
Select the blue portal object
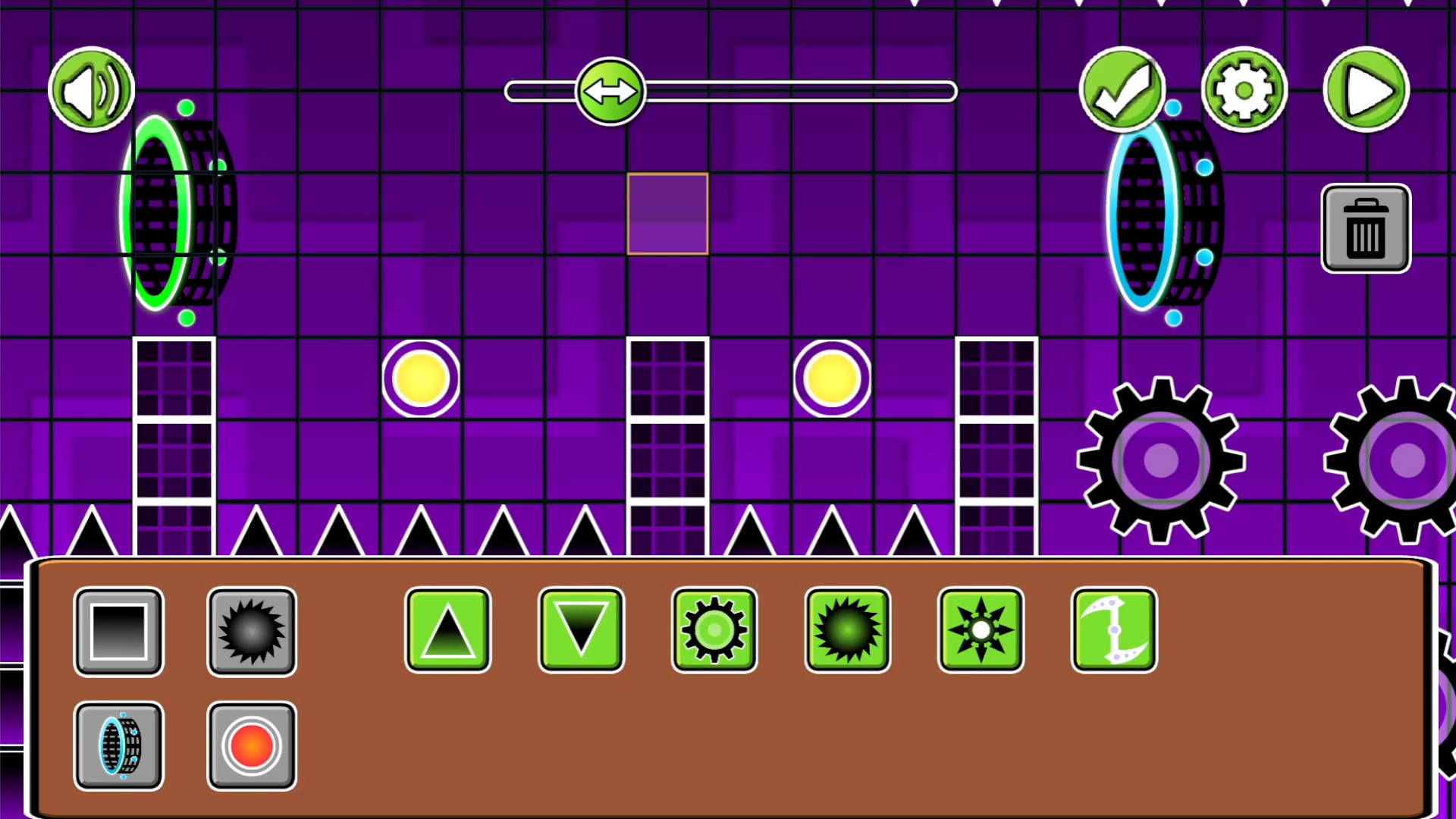(119, 745)
